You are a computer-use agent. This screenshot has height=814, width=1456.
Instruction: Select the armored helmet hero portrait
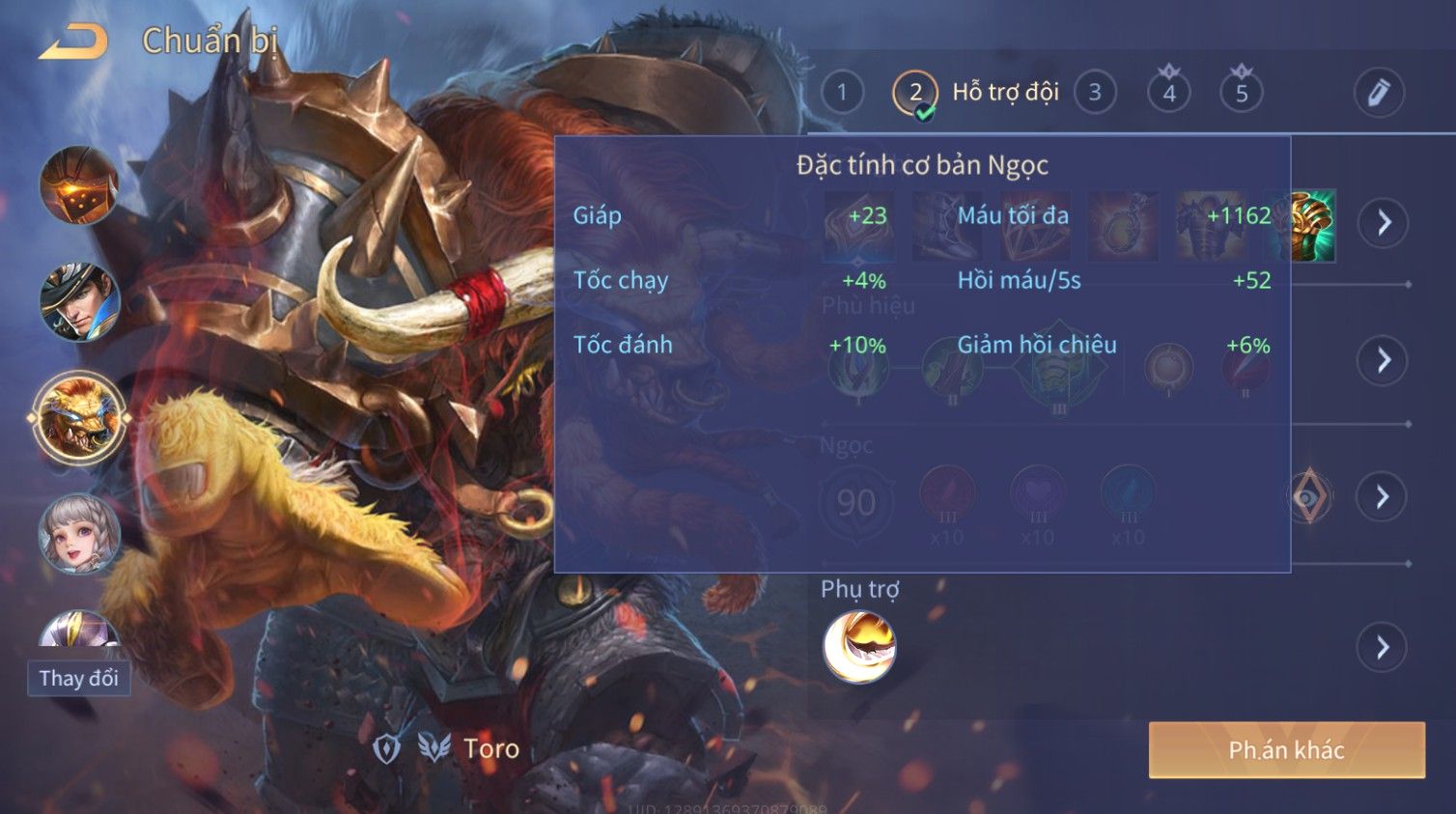point(79,185)
